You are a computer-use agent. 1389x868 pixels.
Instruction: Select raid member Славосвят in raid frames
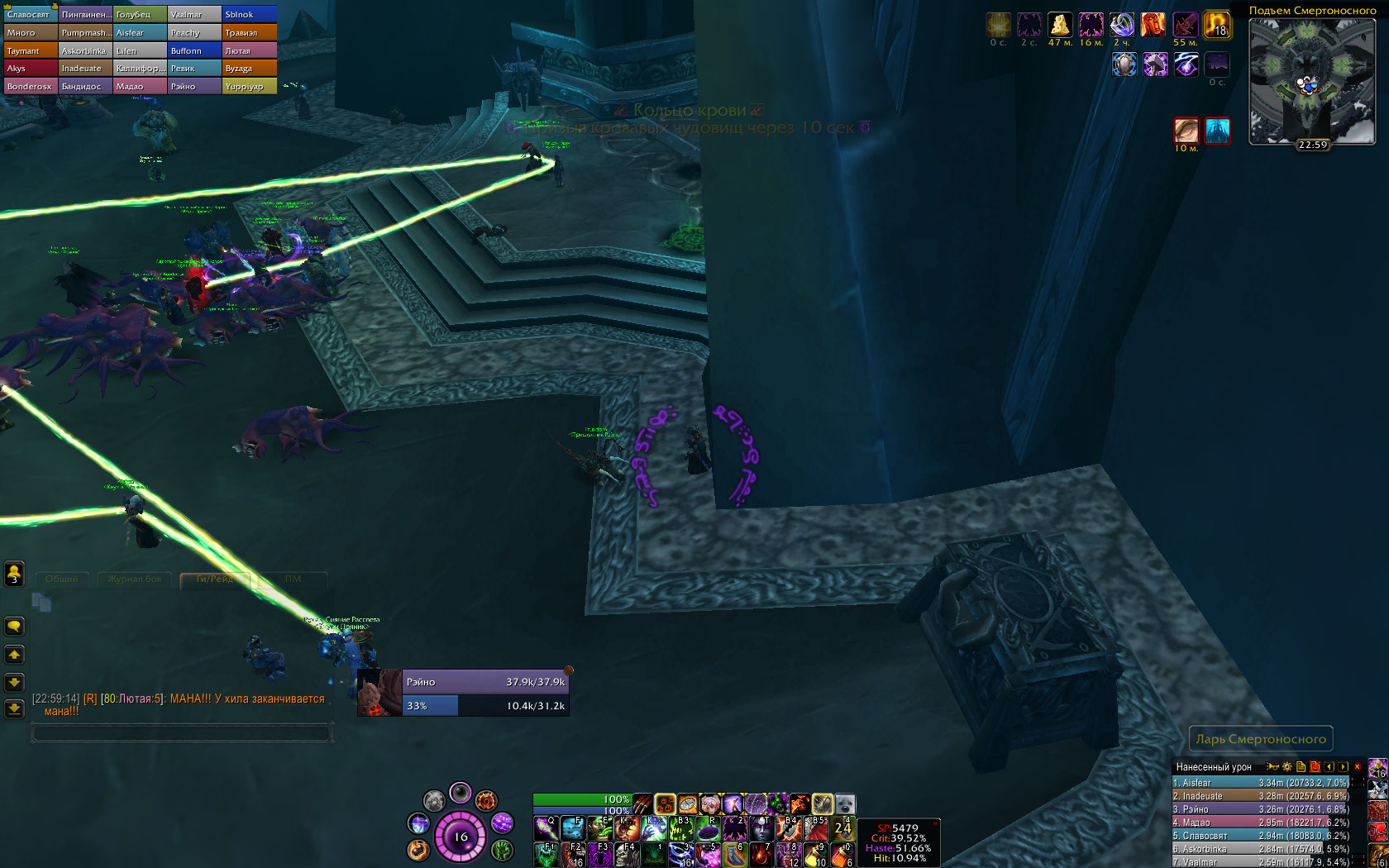coord(30,15)
